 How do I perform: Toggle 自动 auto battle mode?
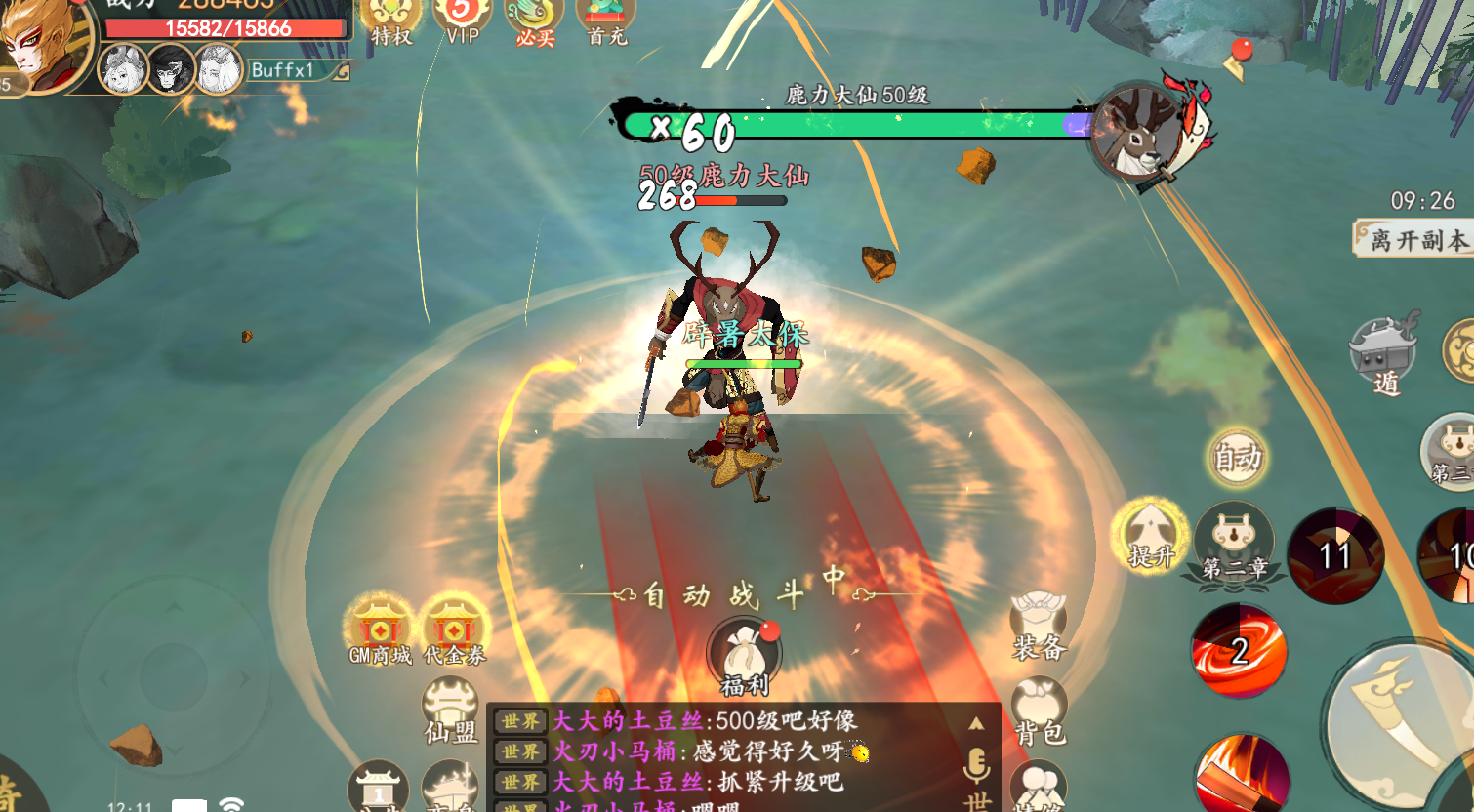click(1237, 457)
